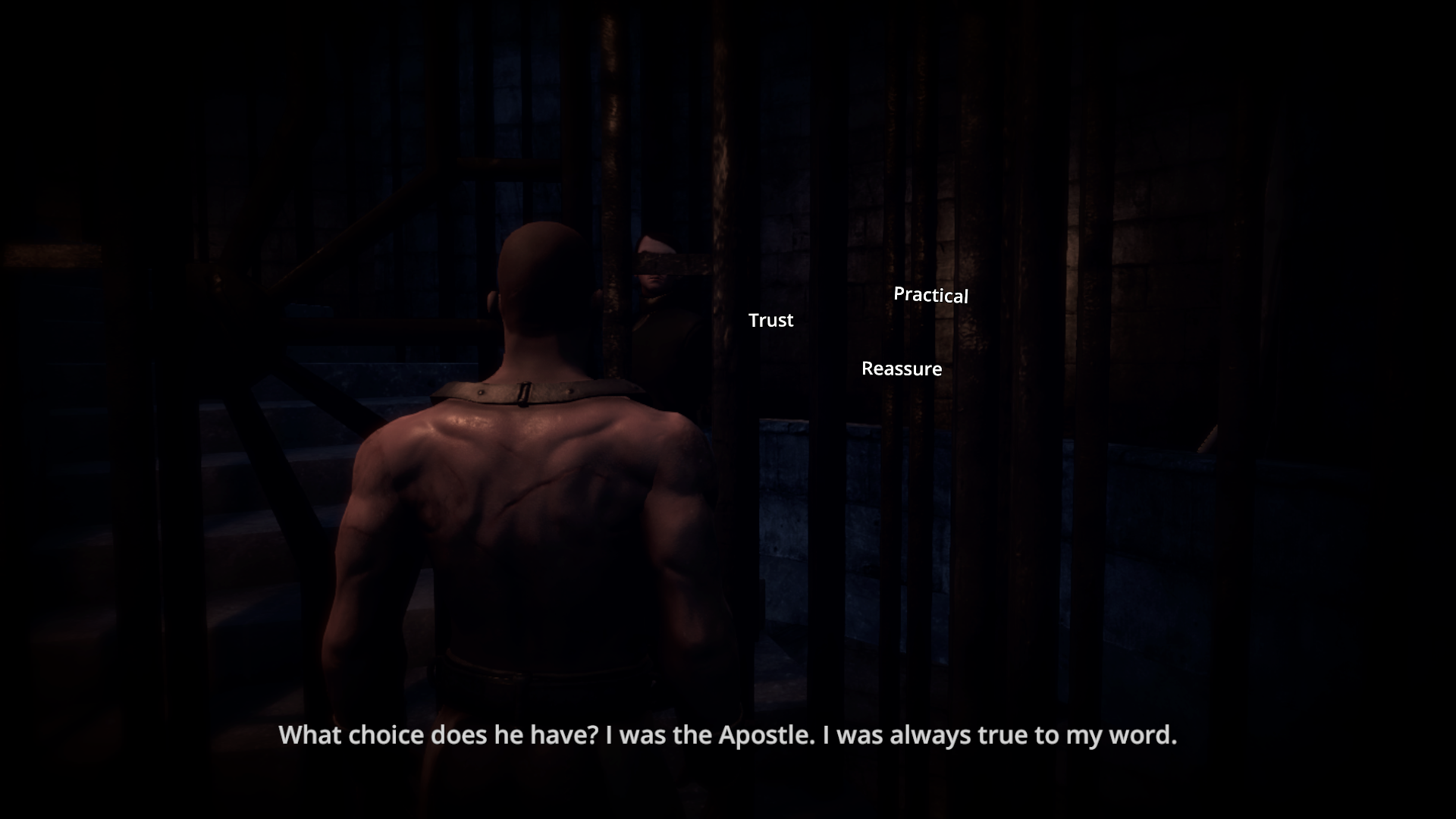The image size is (1456, 819).
Task: Select the Trust dialogue option
Action: [770, 320]
